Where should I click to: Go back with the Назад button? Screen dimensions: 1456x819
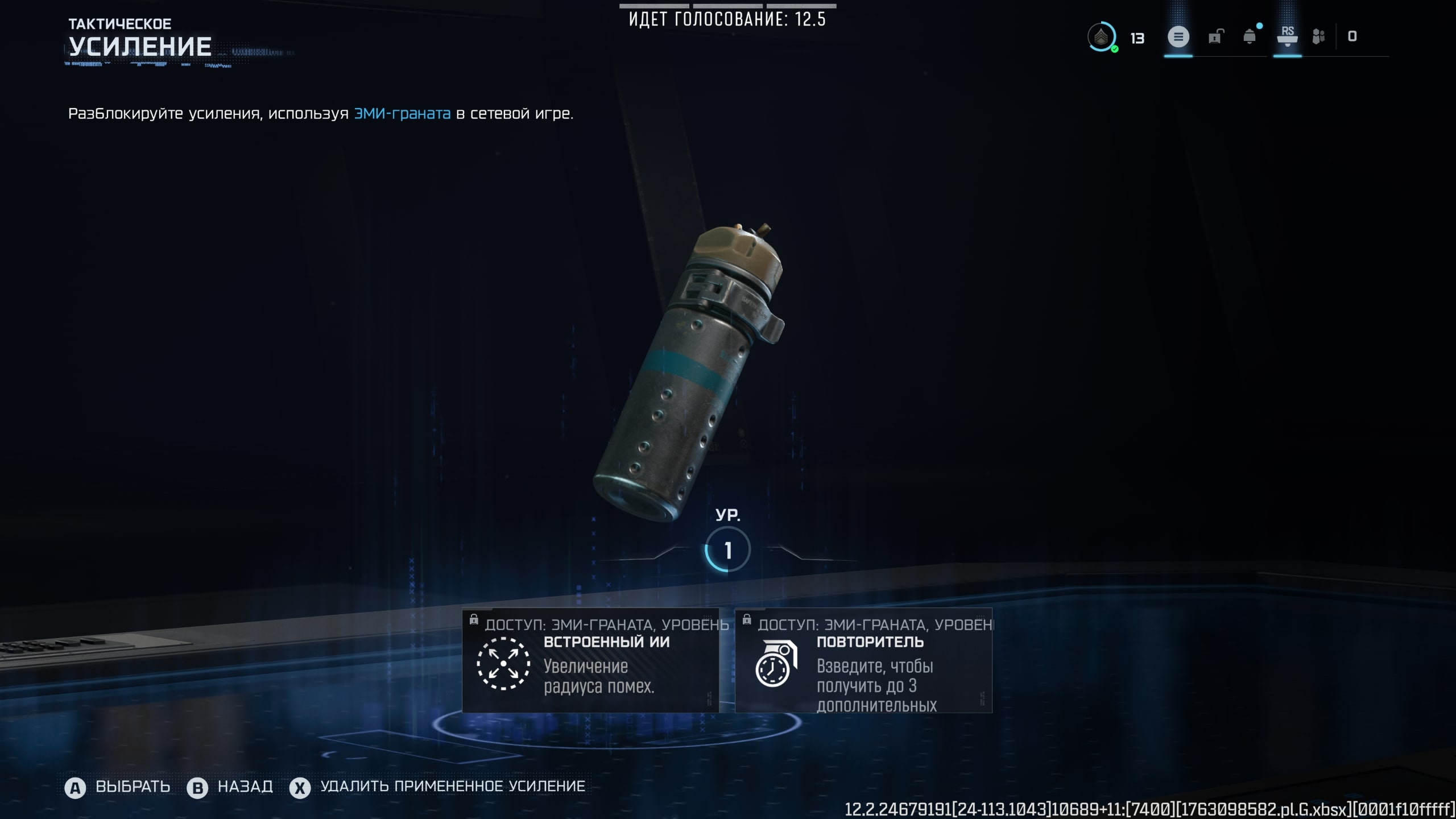(x=230, y=787)
